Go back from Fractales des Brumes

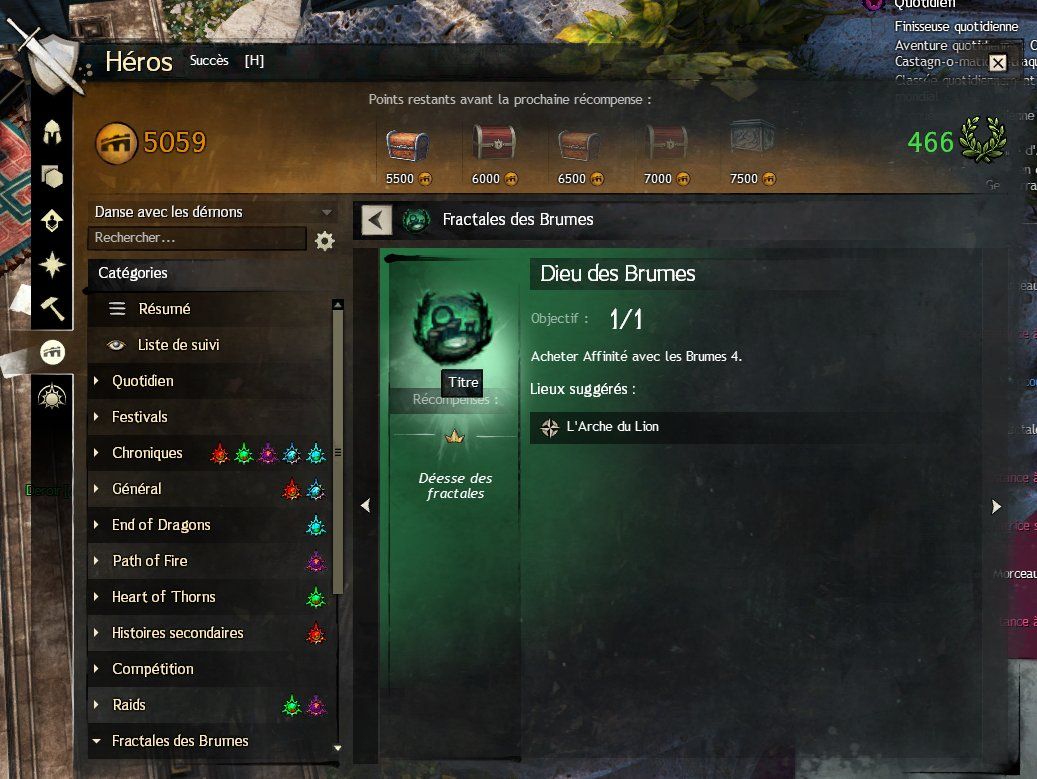click(x=376, y=220)
